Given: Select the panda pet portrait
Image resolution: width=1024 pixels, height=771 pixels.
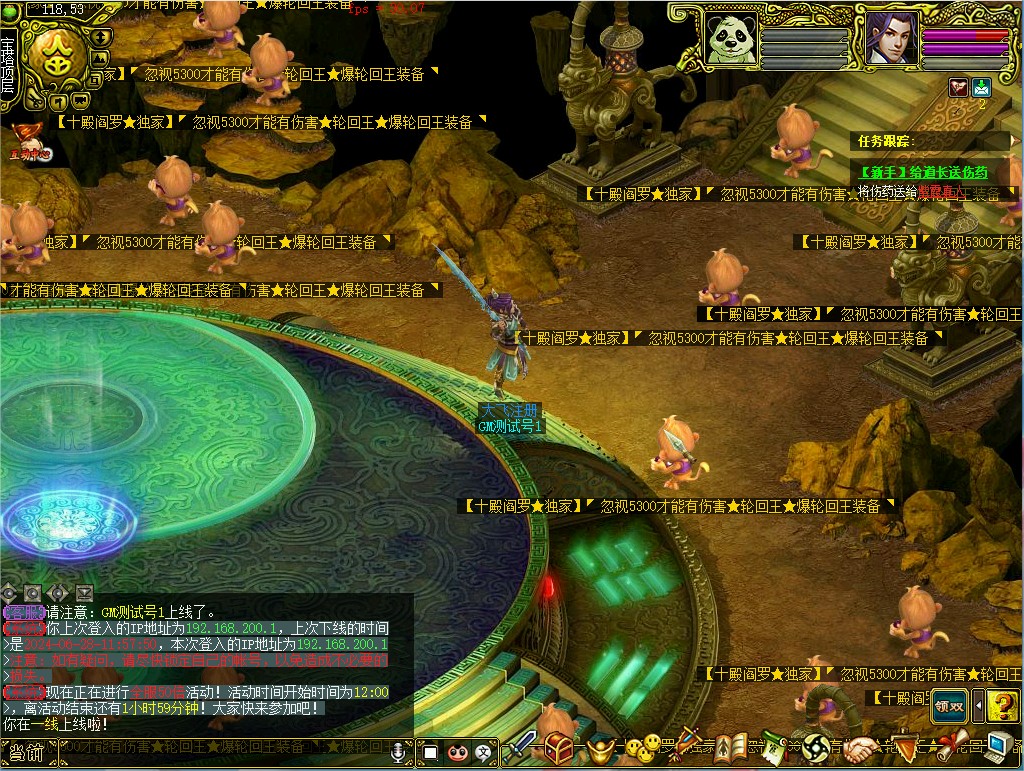Looking at the screenshot, I should 731,38.
